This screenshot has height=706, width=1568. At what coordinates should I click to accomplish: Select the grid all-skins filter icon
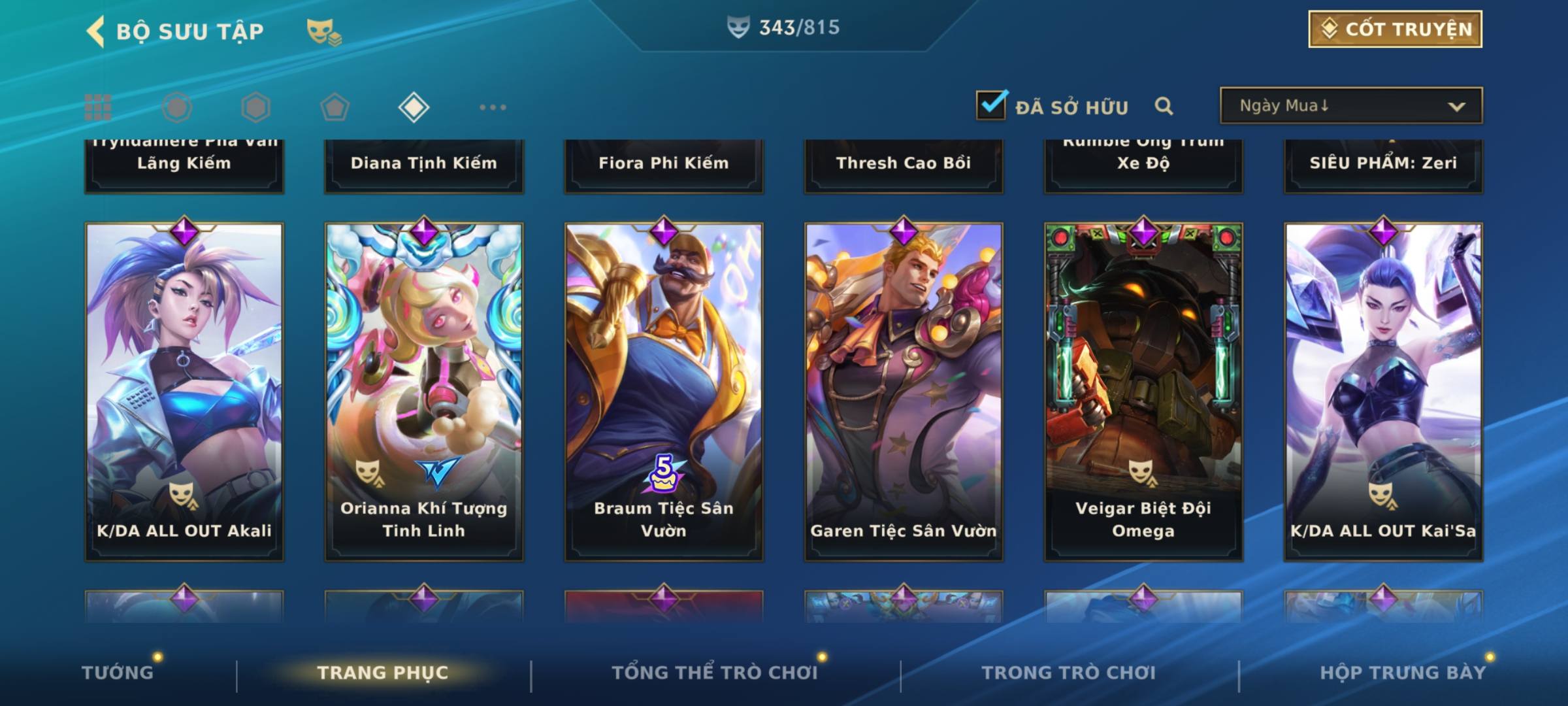98,107
